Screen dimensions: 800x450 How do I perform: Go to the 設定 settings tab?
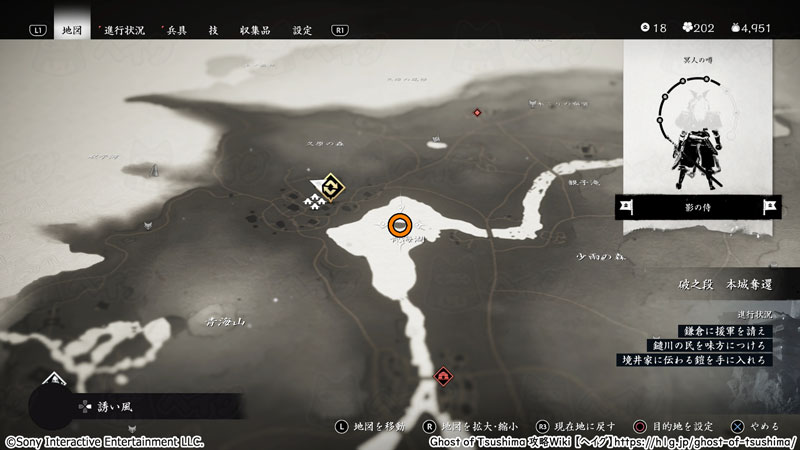click(x=302, y=30)
